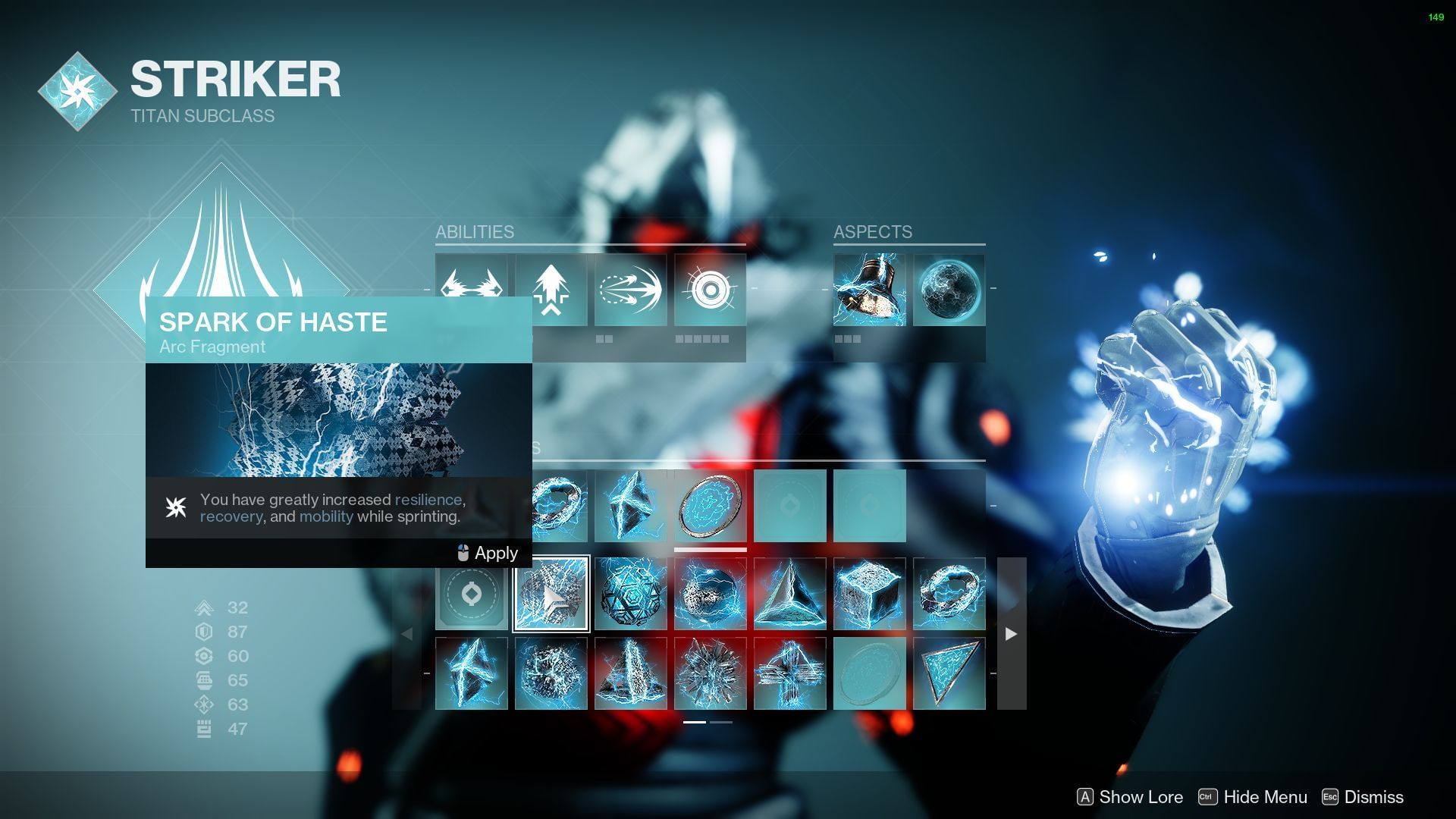Select the bell-shaped Aspect slot
Viewport: 1456px width, 819px height.
(869, 290)
